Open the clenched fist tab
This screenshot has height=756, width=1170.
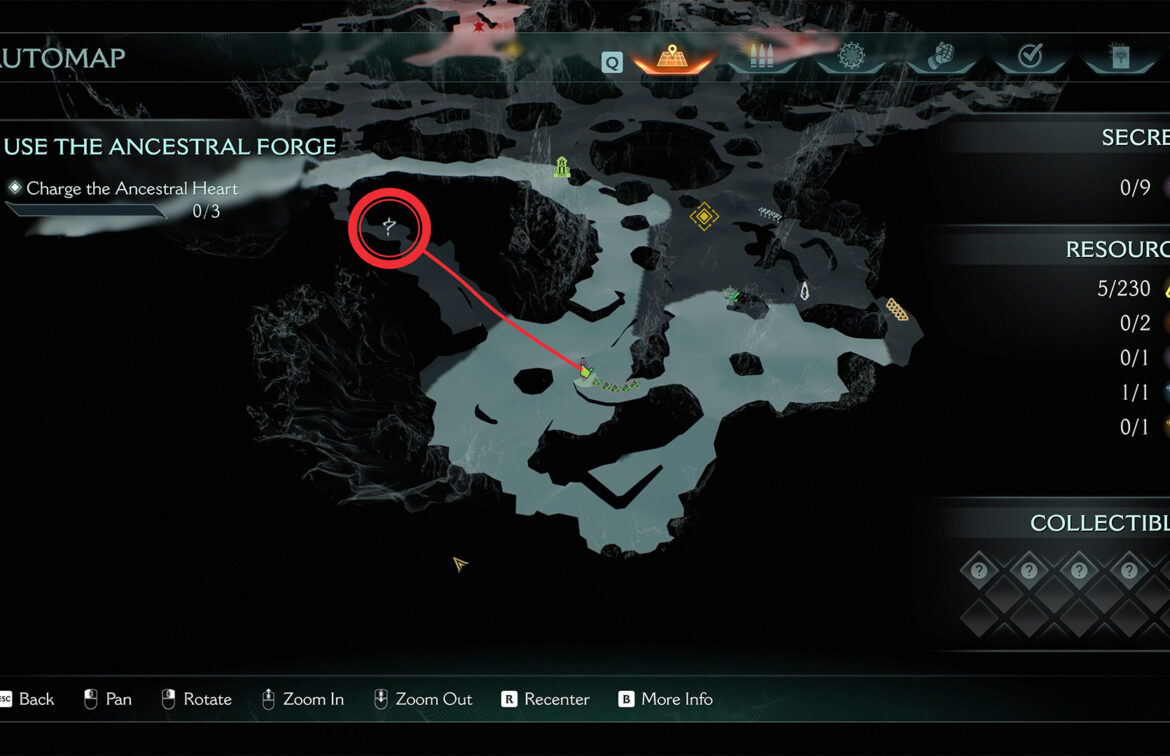pos(942,57)
